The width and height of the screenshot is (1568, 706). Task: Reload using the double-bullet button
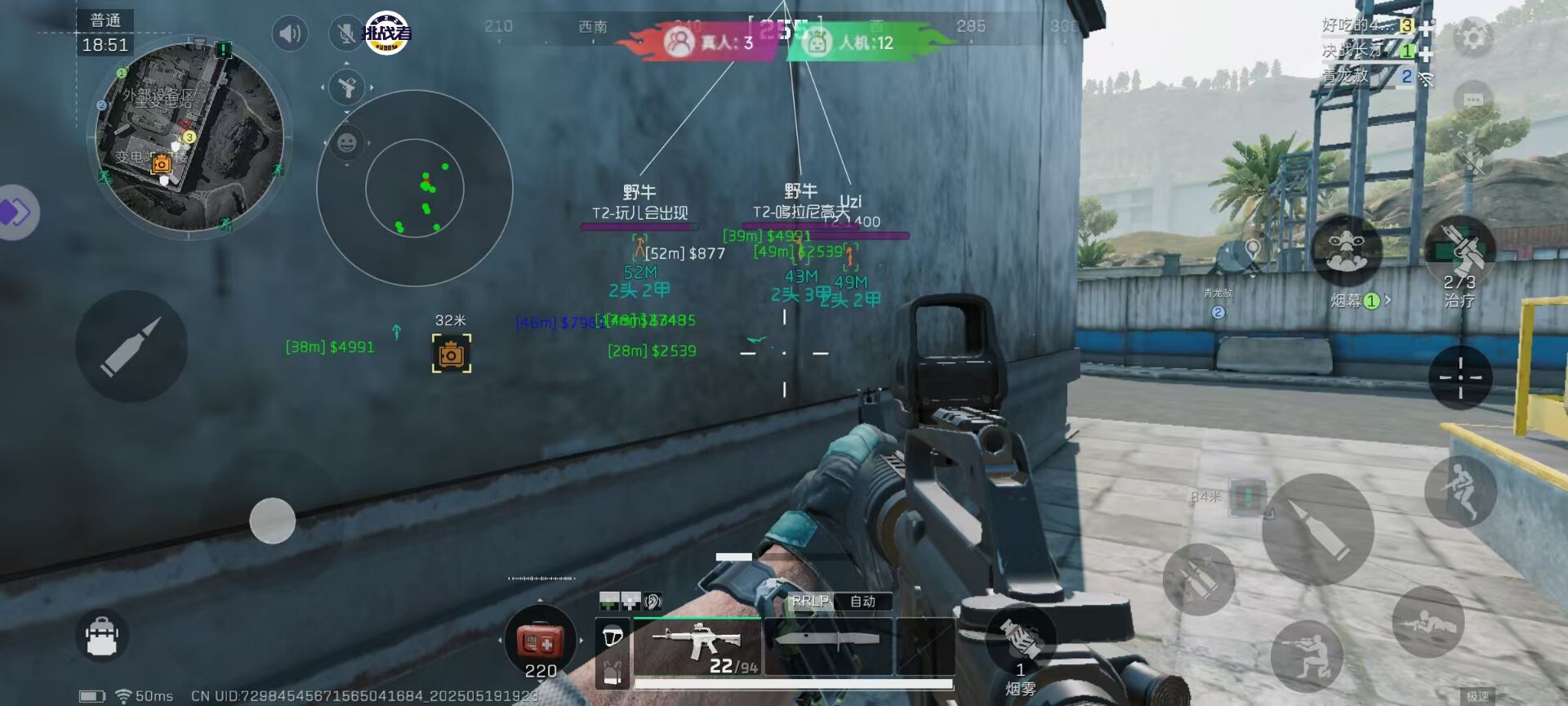click(x=1199, y=579)
